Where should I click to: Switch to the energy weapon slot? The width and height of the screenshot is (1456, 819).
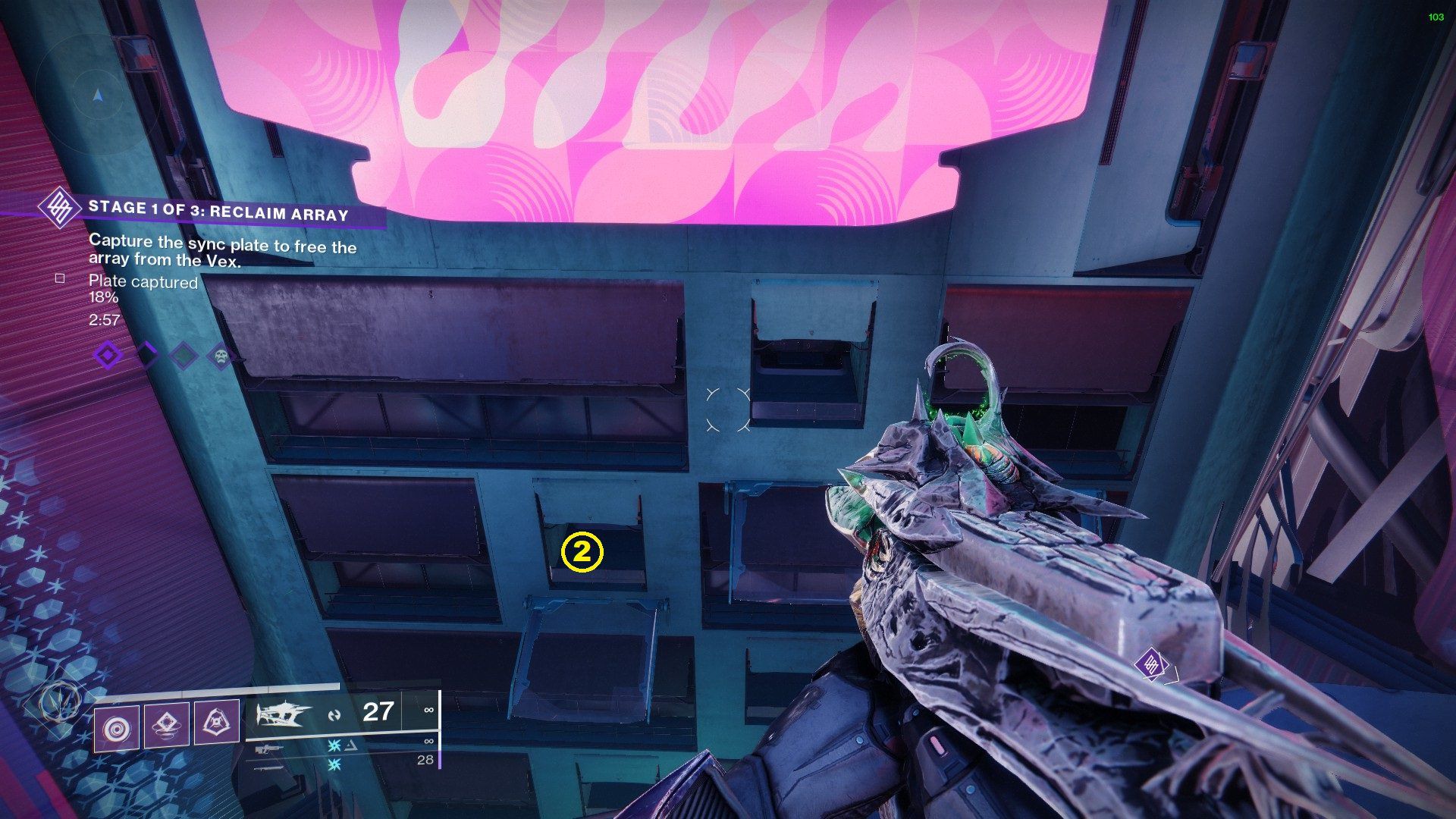pos(269,749)
